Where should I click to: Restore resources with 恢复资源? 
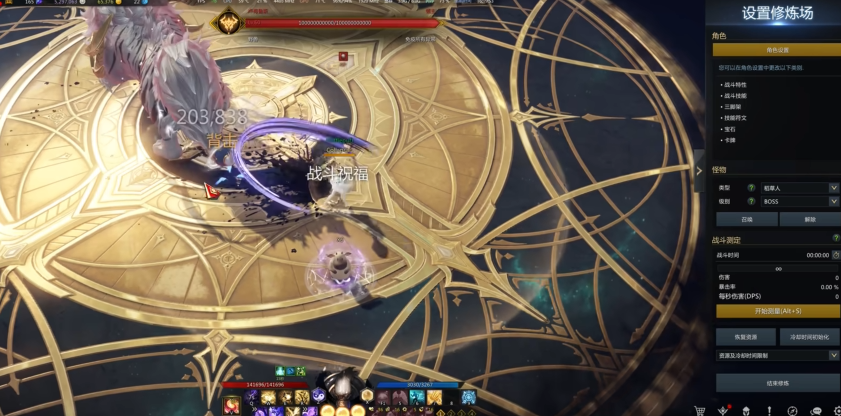coord(746,337)
